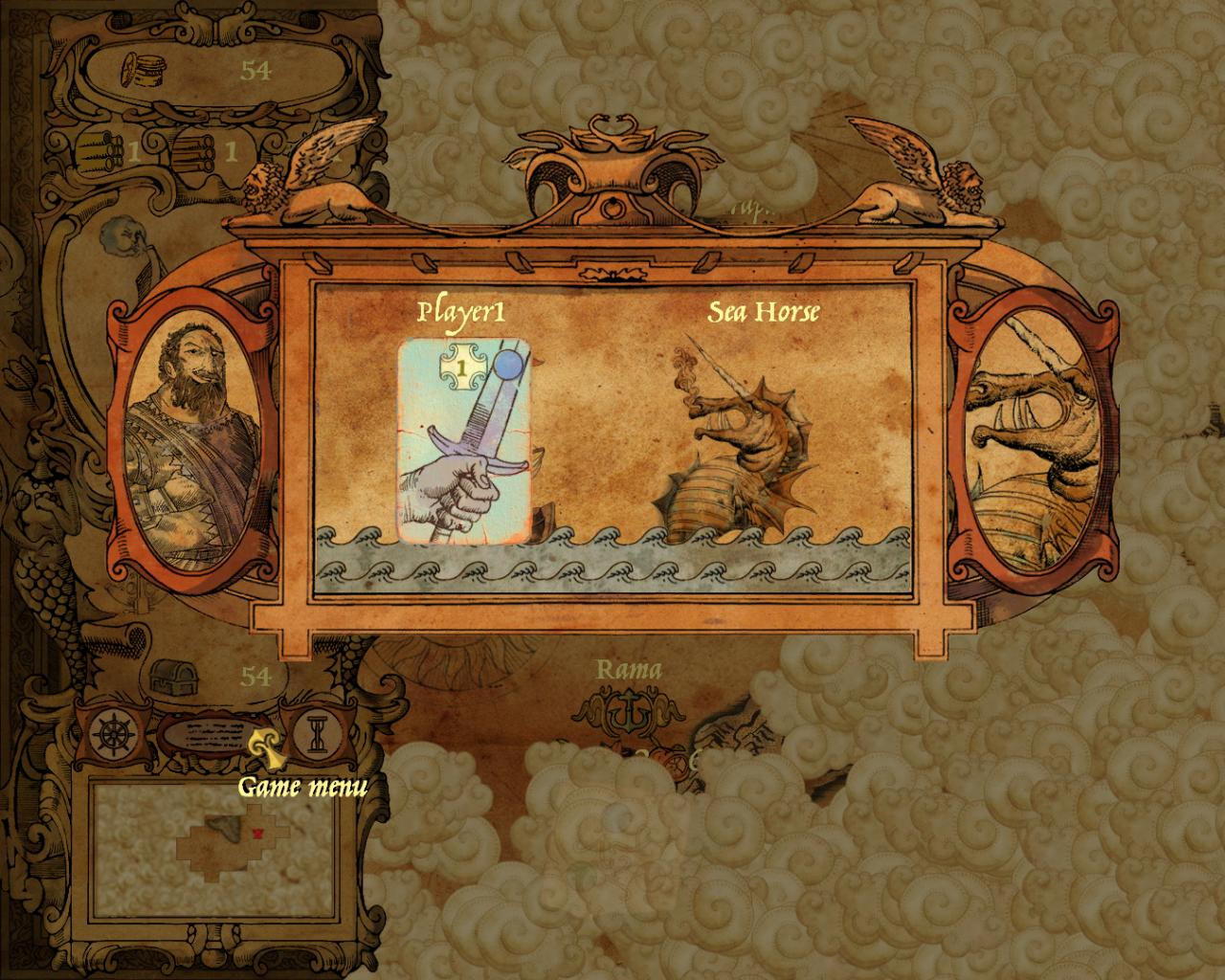The height and width of the screenshot is (980, 1225).
Task: Expand the captain portrait in the left oval
Action: pos(191,440)
